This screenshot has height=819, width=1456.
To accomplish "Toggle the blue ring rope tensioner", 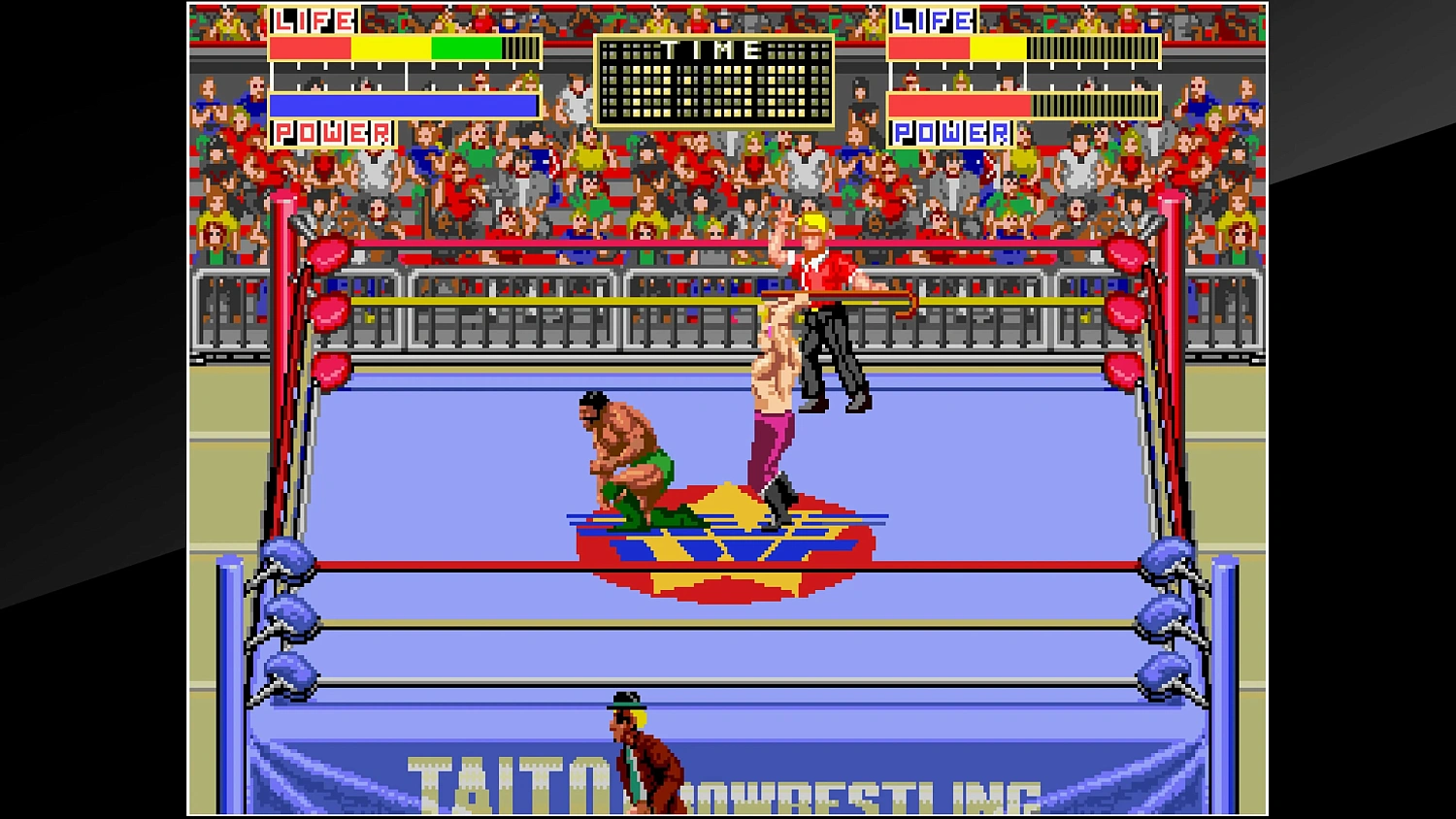I will pos(288,616).
